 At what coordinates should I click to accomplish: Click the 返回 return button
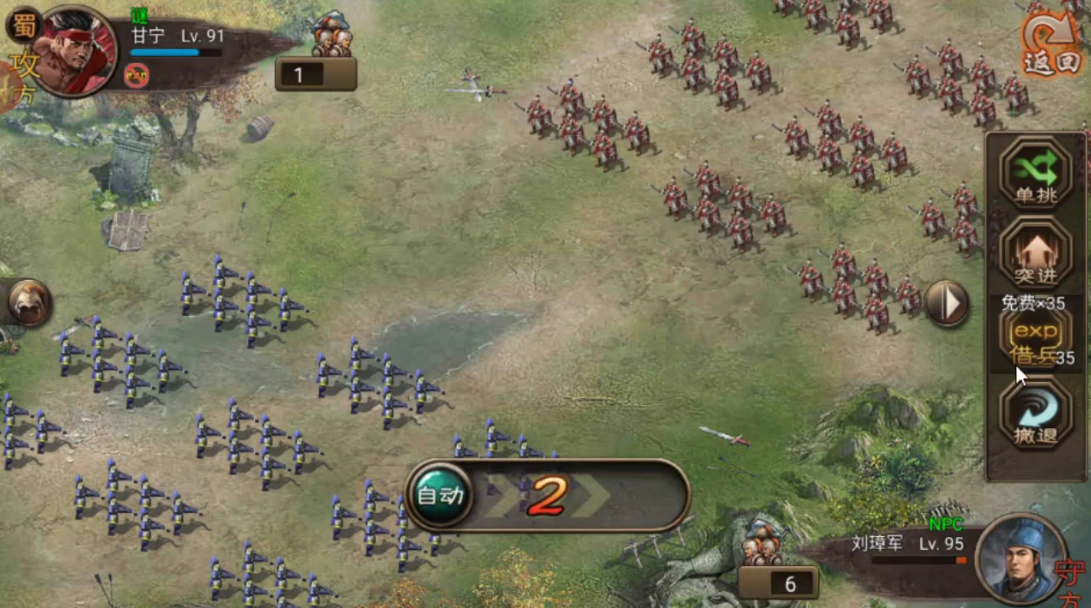click(x=1053, y=42)
